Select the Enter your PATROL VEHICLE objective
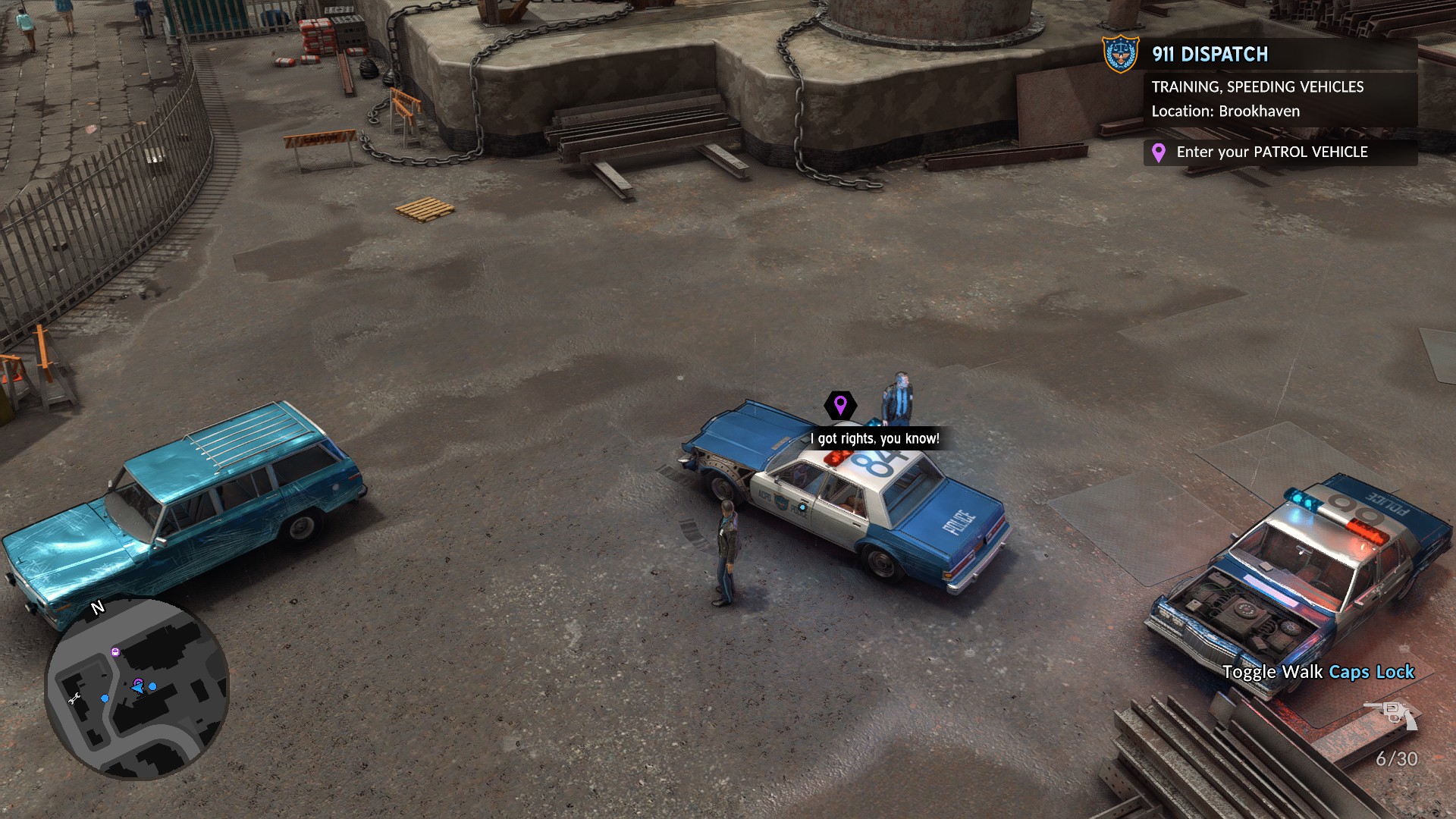Screen dimensions: 1456x819 (1272, 152)
